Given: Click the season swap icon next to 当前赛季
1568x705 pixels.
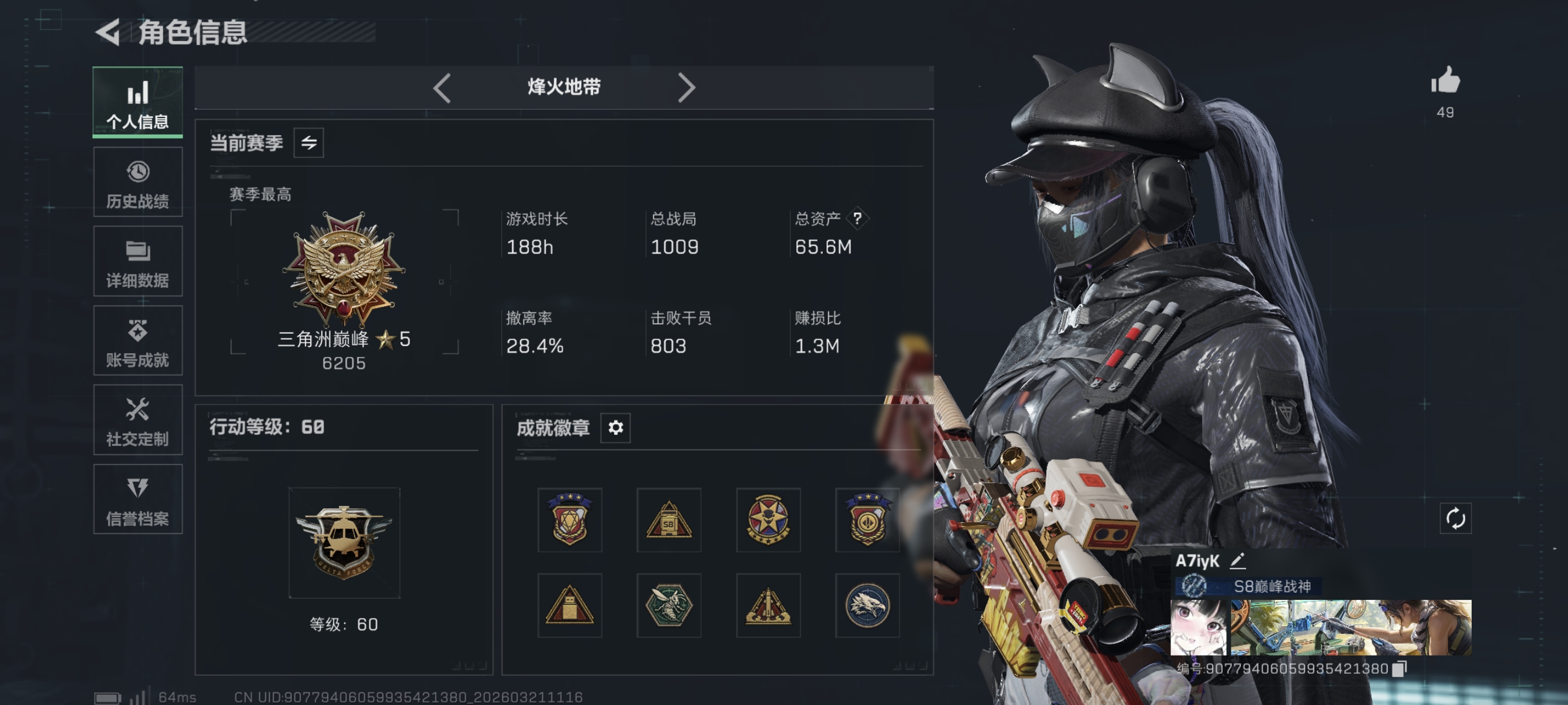Looking at the screenshot, I should 310,142.
